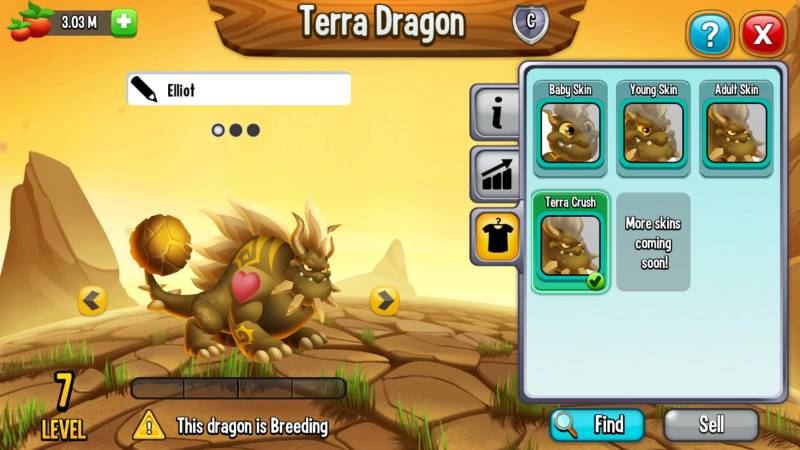Choose the Baby Skin
This screenshot has width=800, height=450.
[x=570, y=126]
